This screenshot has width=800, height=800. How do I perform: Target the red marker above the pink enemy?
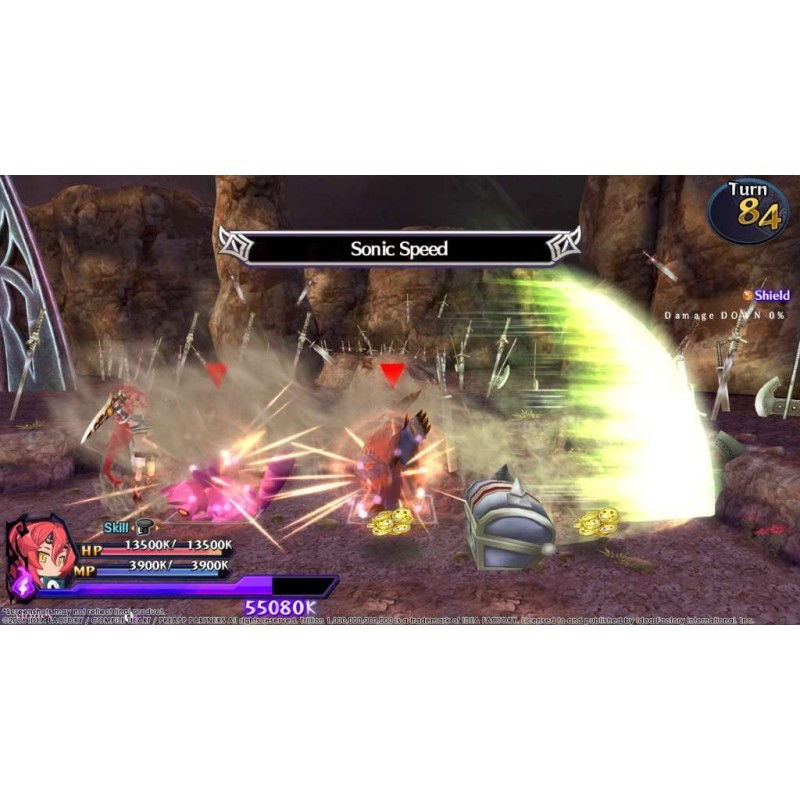216,374
